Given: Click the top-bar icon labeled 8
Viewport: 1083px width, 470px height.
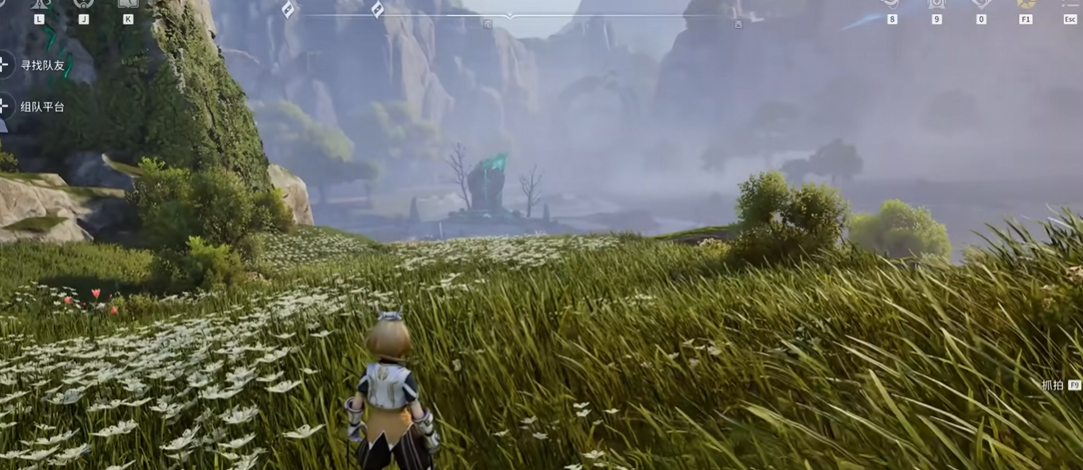Looking at the screenshot, I should click(x=892, y=4).
